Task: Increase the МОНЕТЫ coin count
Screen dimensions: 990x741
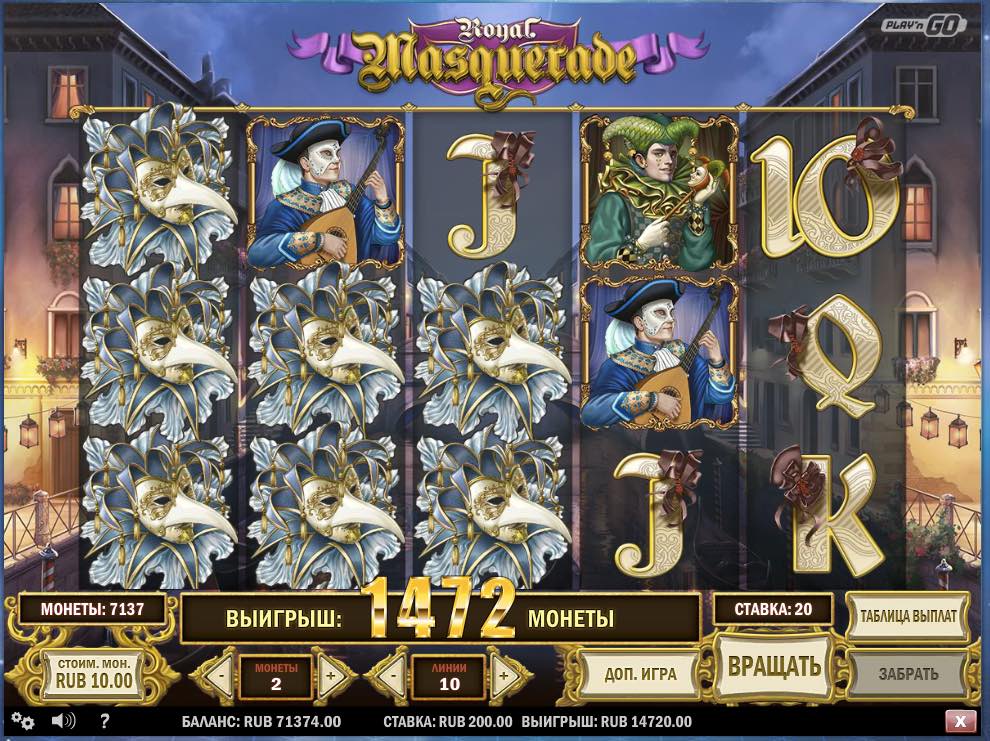Action: click(x=331, y=675)
